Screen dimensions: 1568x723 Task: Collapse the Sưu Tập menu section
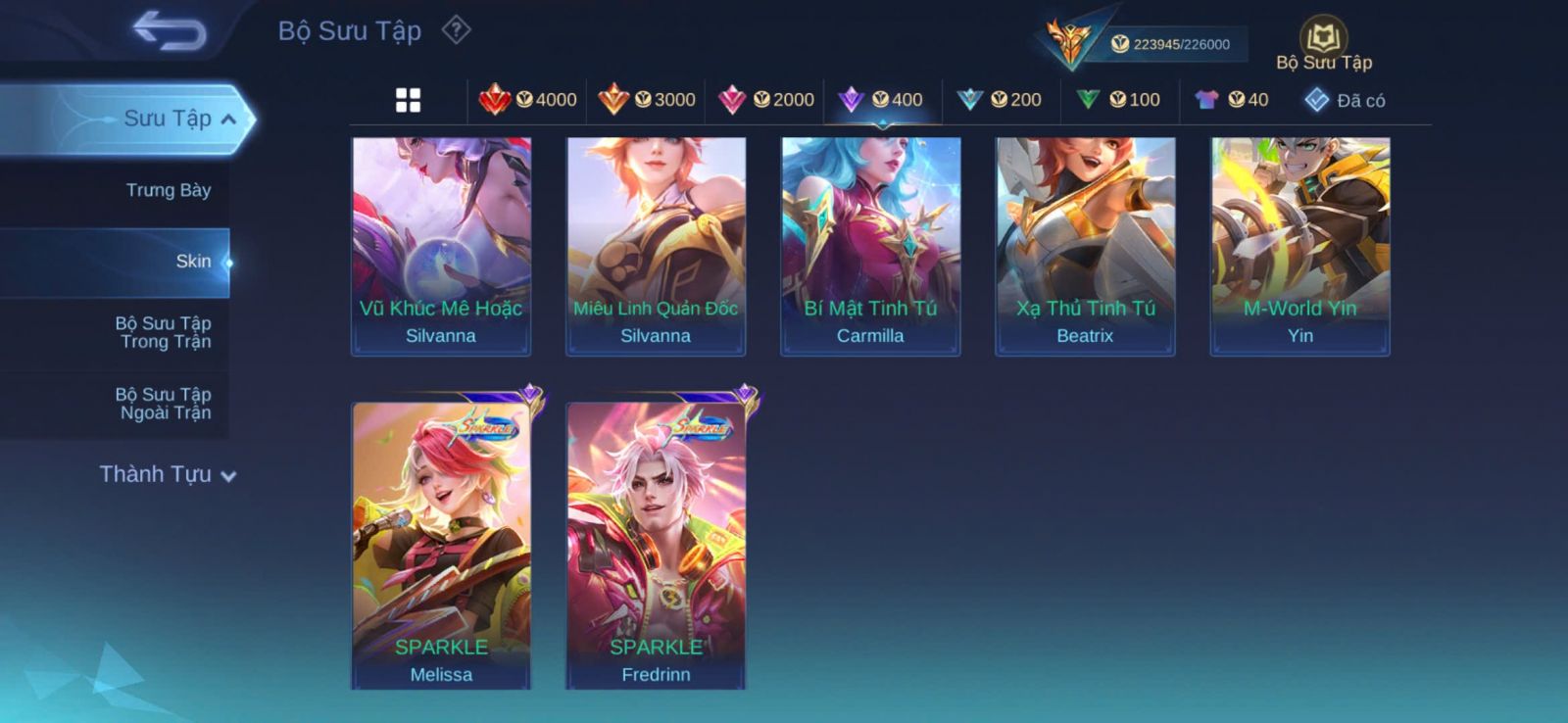coord(227,120)
